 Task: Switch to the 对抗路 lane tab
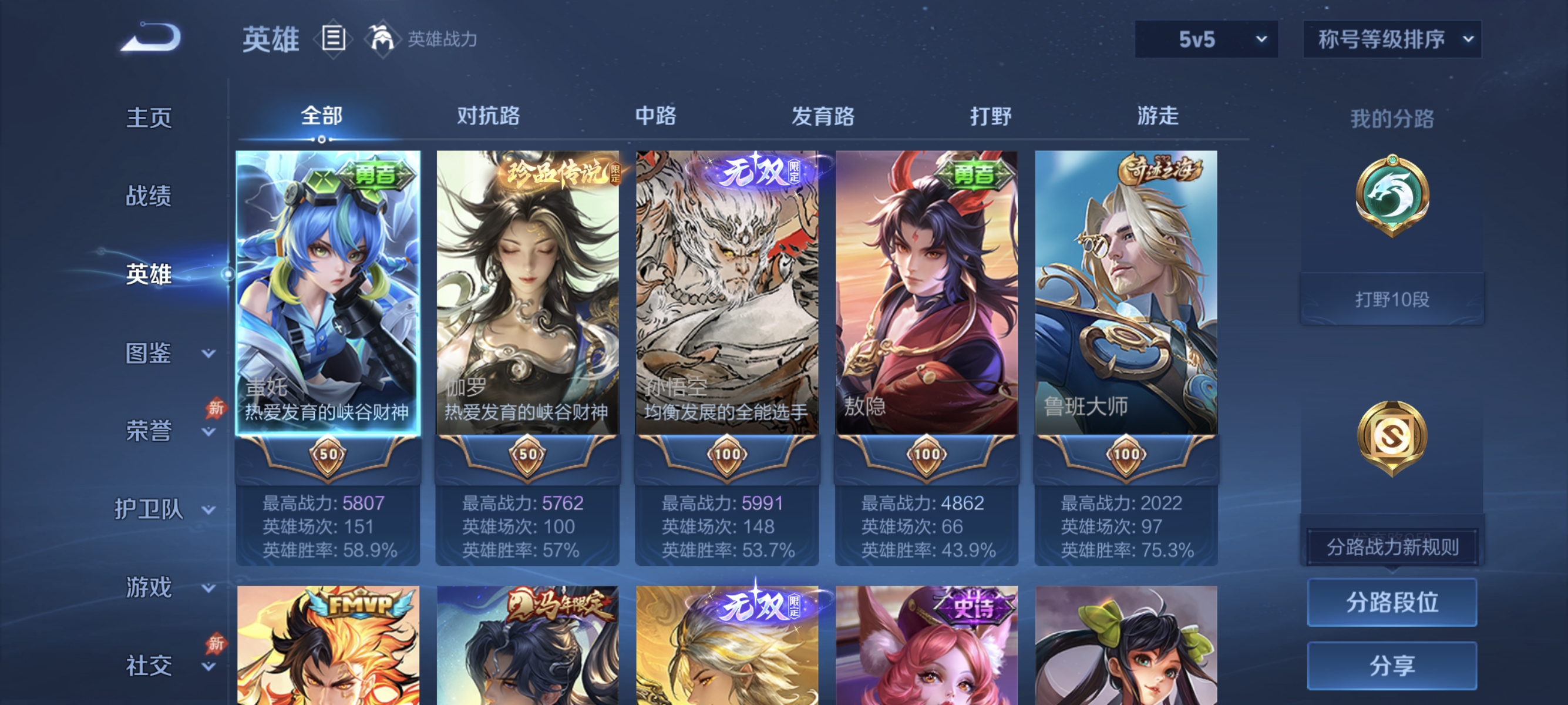[x=487, y=116]
